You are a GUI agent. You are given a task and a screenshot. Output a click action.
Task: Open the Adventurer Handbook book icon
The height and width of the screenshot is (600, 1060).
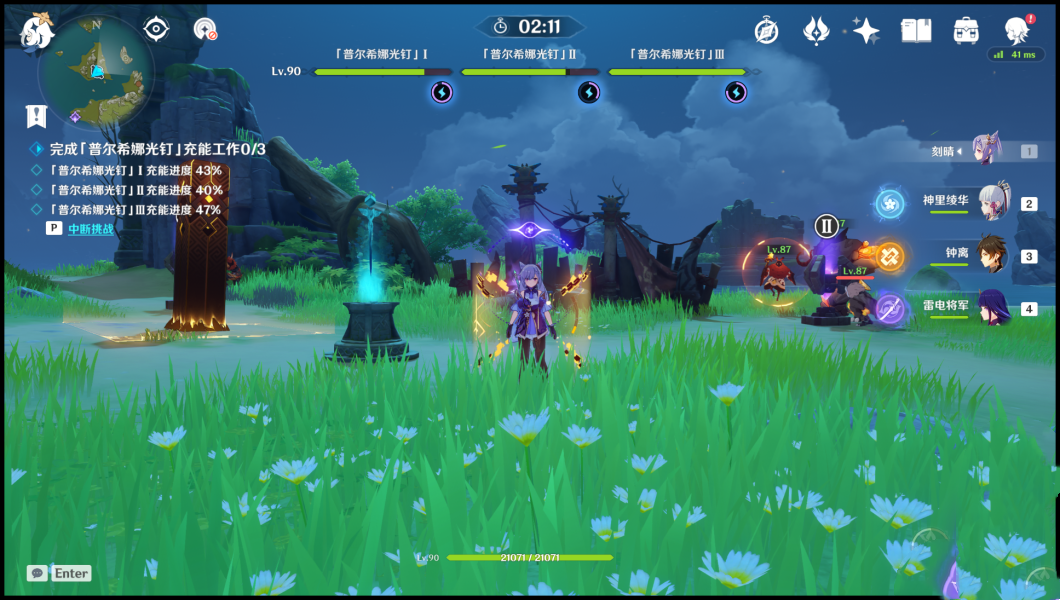click(x=915, y=31)
